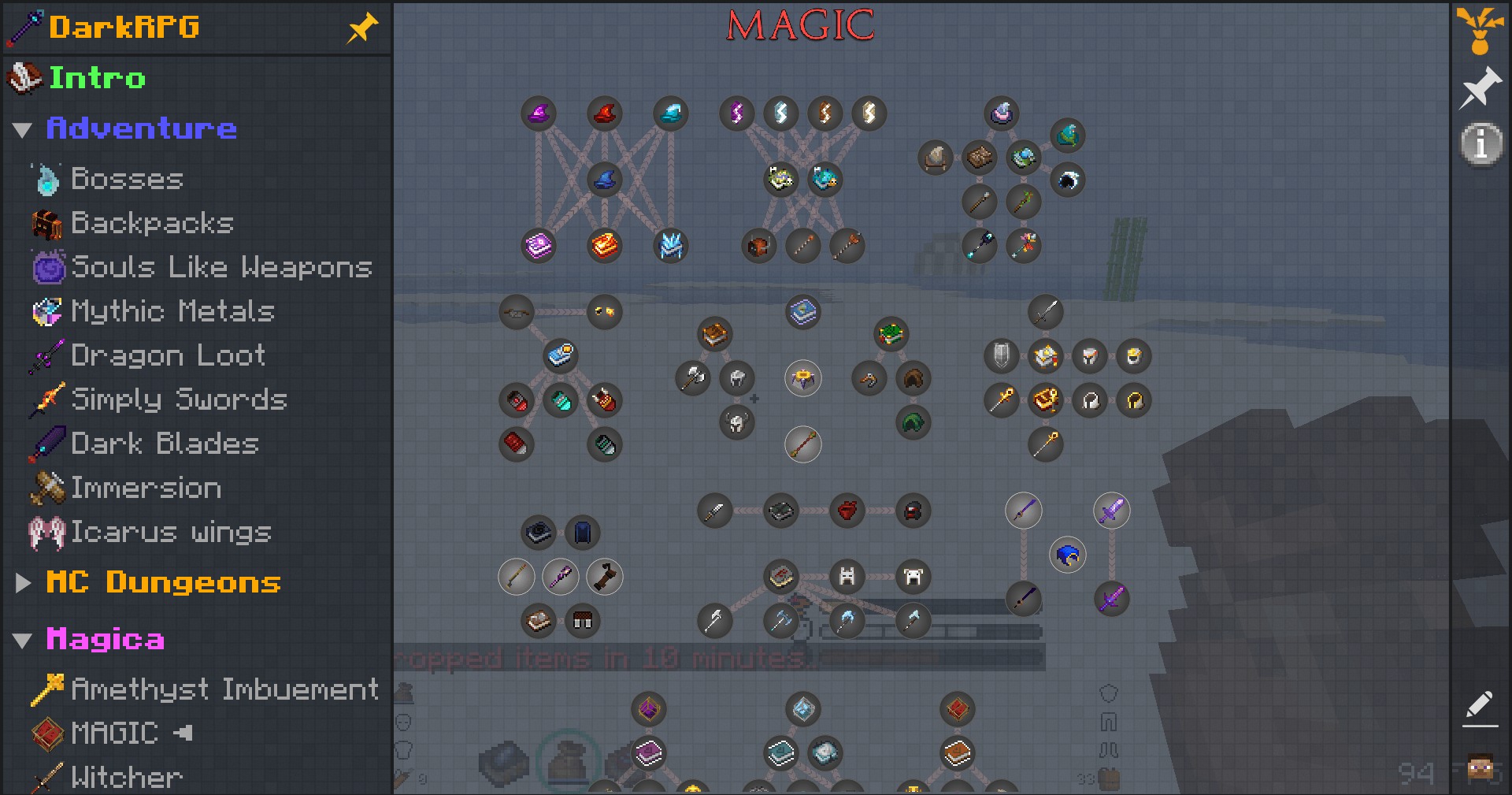
Task: Expand the MC Dungeons group
Action: 22,583
